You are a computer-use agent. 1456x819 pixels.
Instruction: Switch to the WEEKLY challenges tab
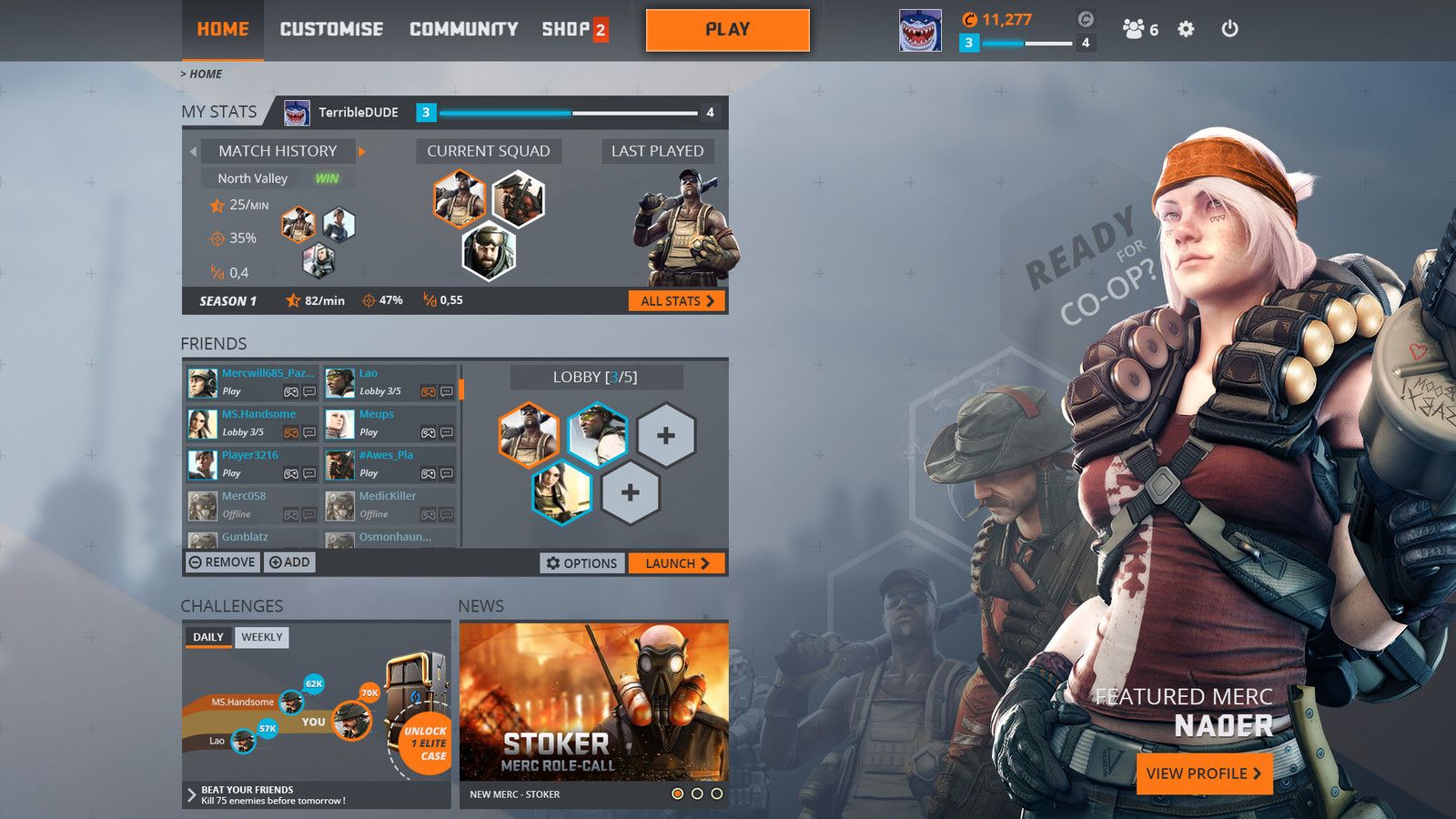point(262,638)
